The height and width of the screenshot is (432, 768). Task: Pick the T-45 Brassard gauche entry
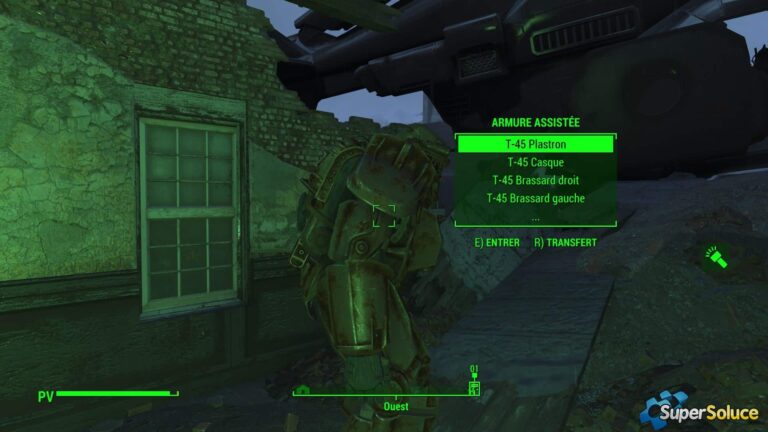point(535,198)
